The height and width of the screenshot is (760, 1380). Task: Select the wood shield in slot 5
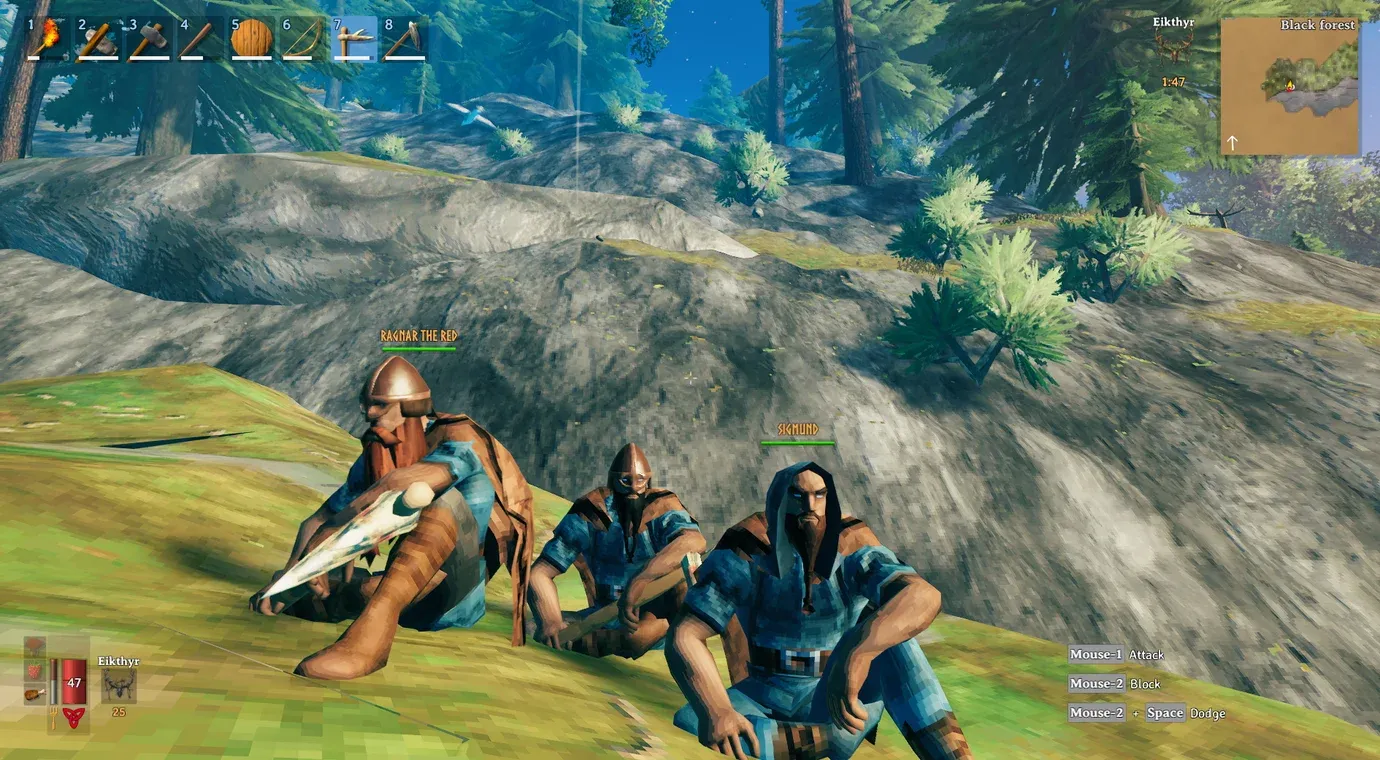click(253, 38)
